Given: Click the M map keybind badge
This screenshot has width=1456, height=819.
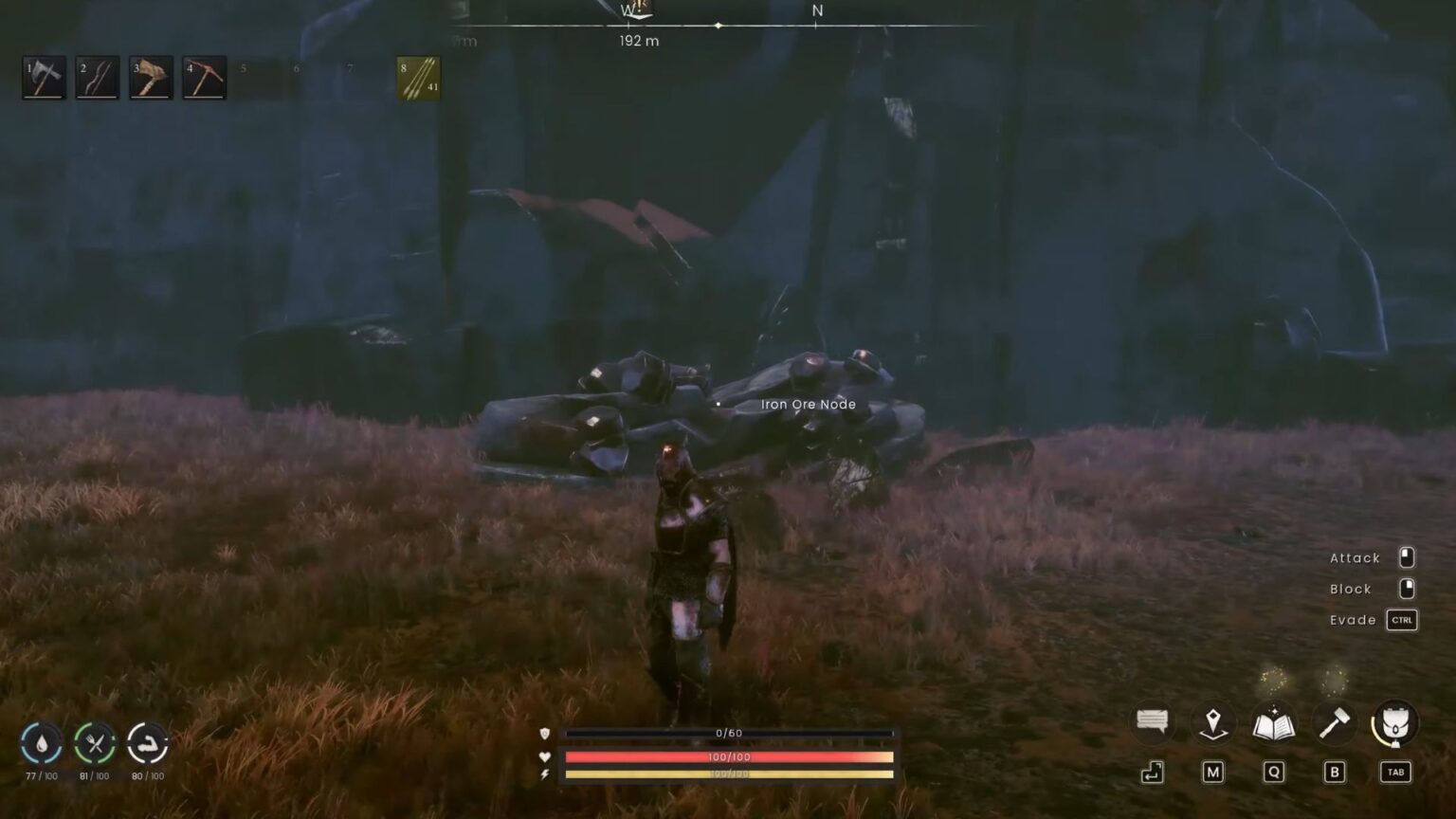Looking at the screenshot, I should 1213,773.
